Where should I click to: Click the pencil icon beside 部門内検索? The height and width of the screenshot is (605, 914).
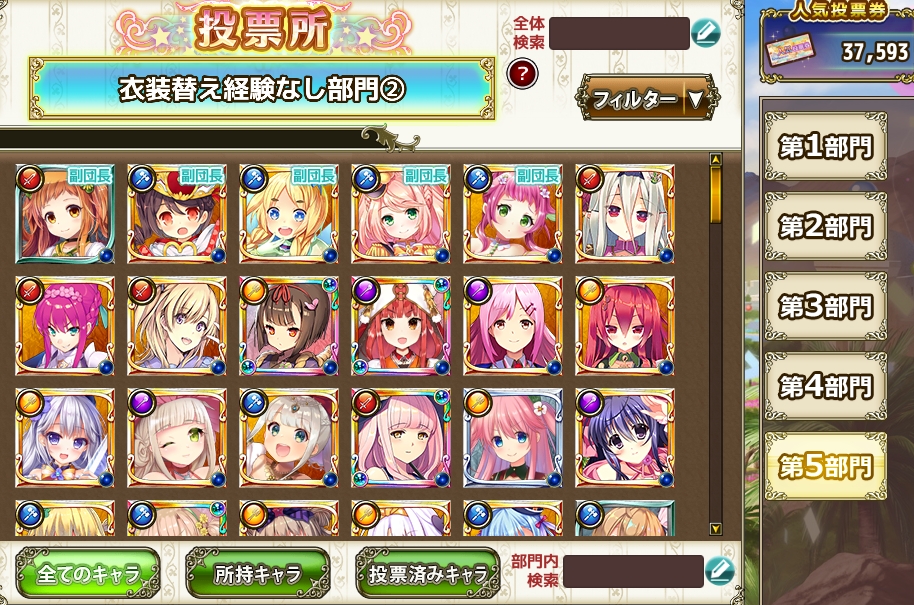(720, 572)
